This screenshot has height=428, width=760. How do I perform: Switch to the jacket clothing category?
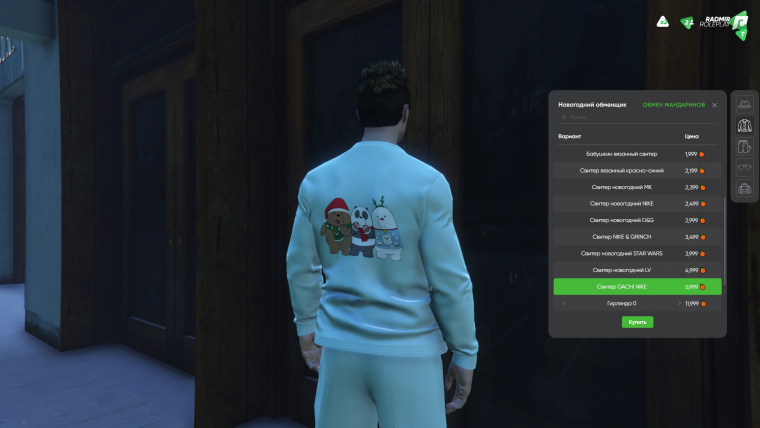(744, 125)
